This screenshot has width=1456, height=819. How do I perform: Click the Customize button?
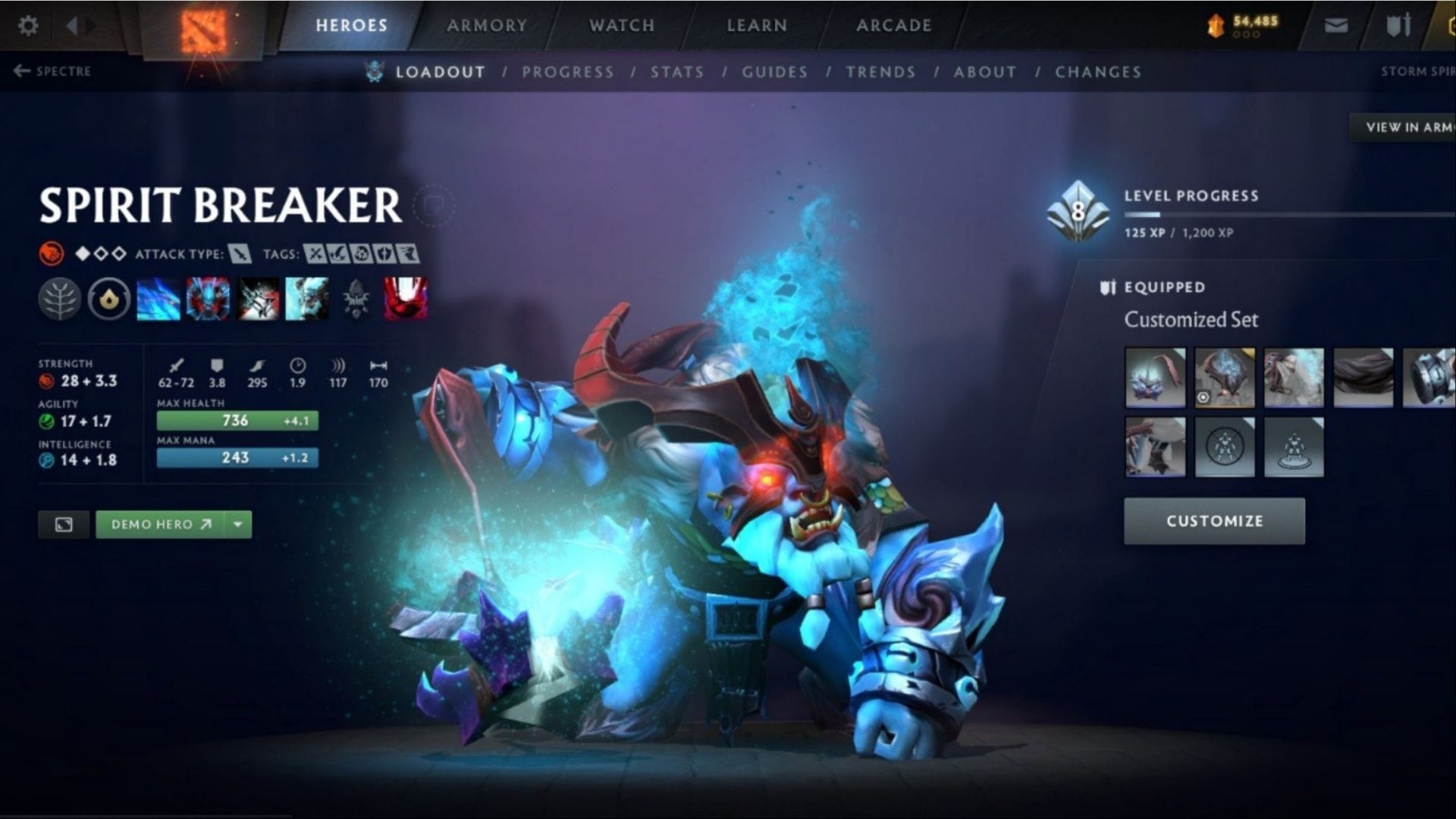tap(1214, 521)
